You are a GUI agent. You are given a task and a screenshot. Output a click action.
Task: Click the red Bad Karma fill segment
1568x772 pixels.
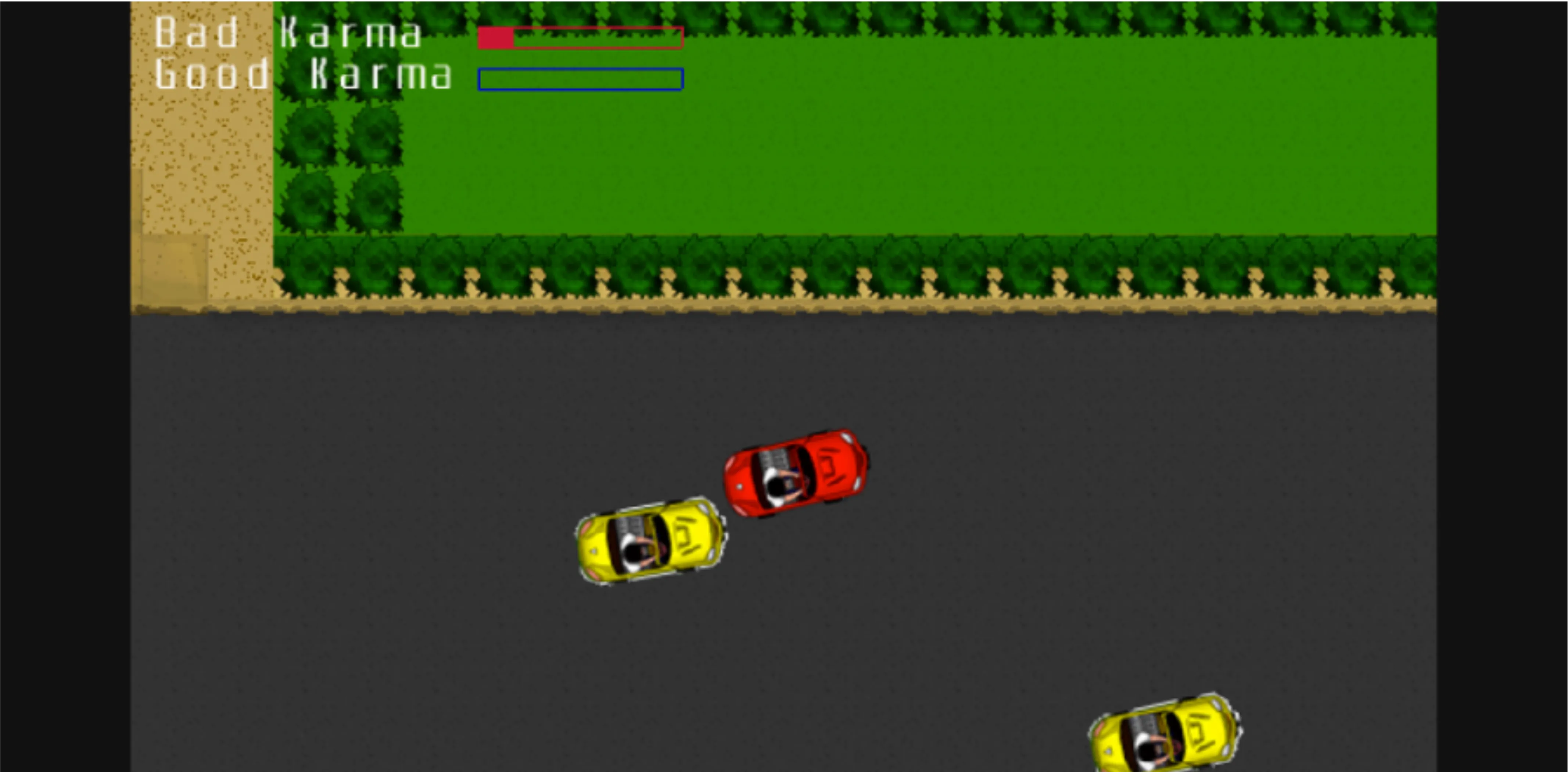click(496, 38)
